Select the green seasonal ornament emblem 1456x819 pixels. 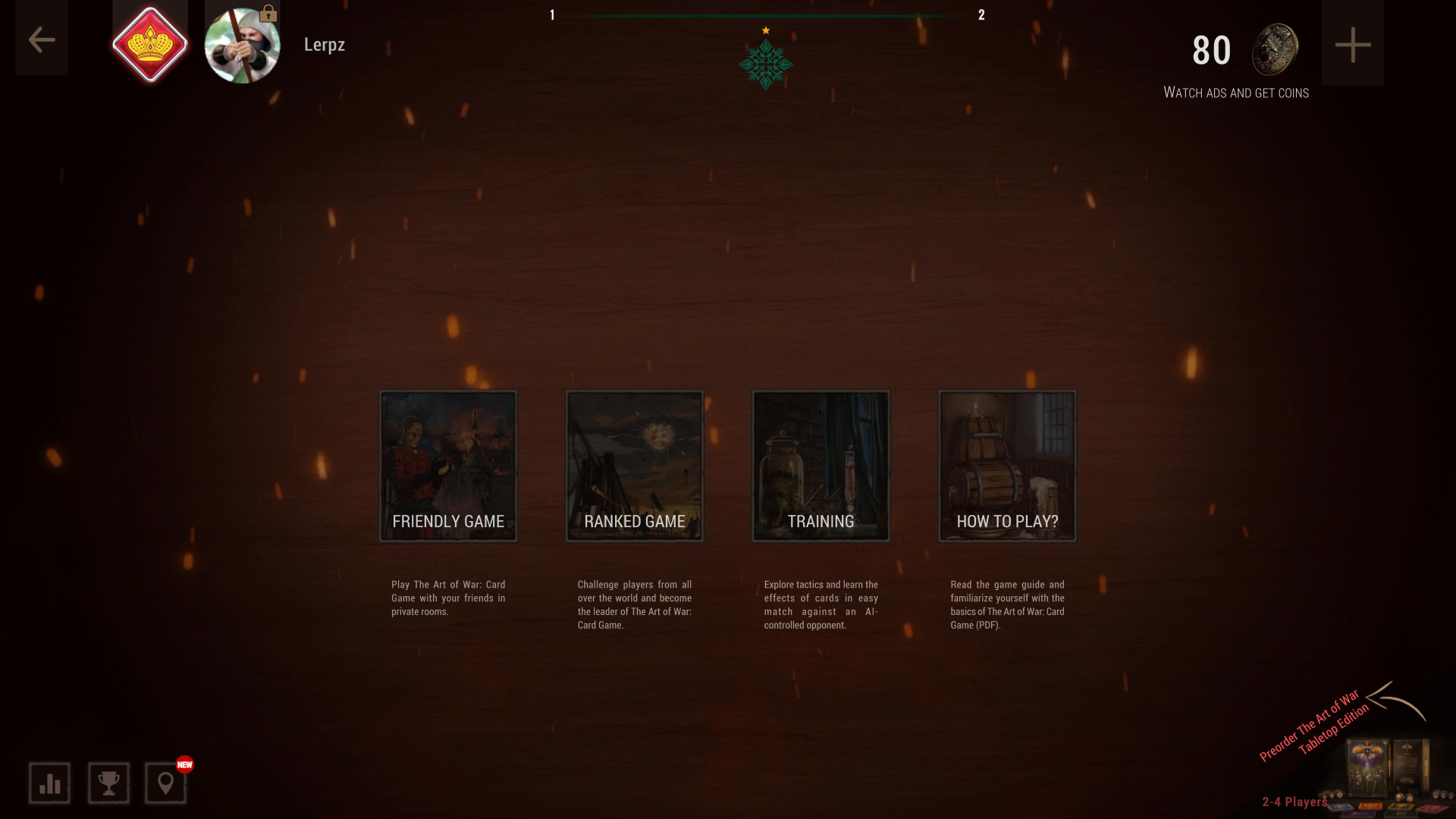click(x=766, y=64)
